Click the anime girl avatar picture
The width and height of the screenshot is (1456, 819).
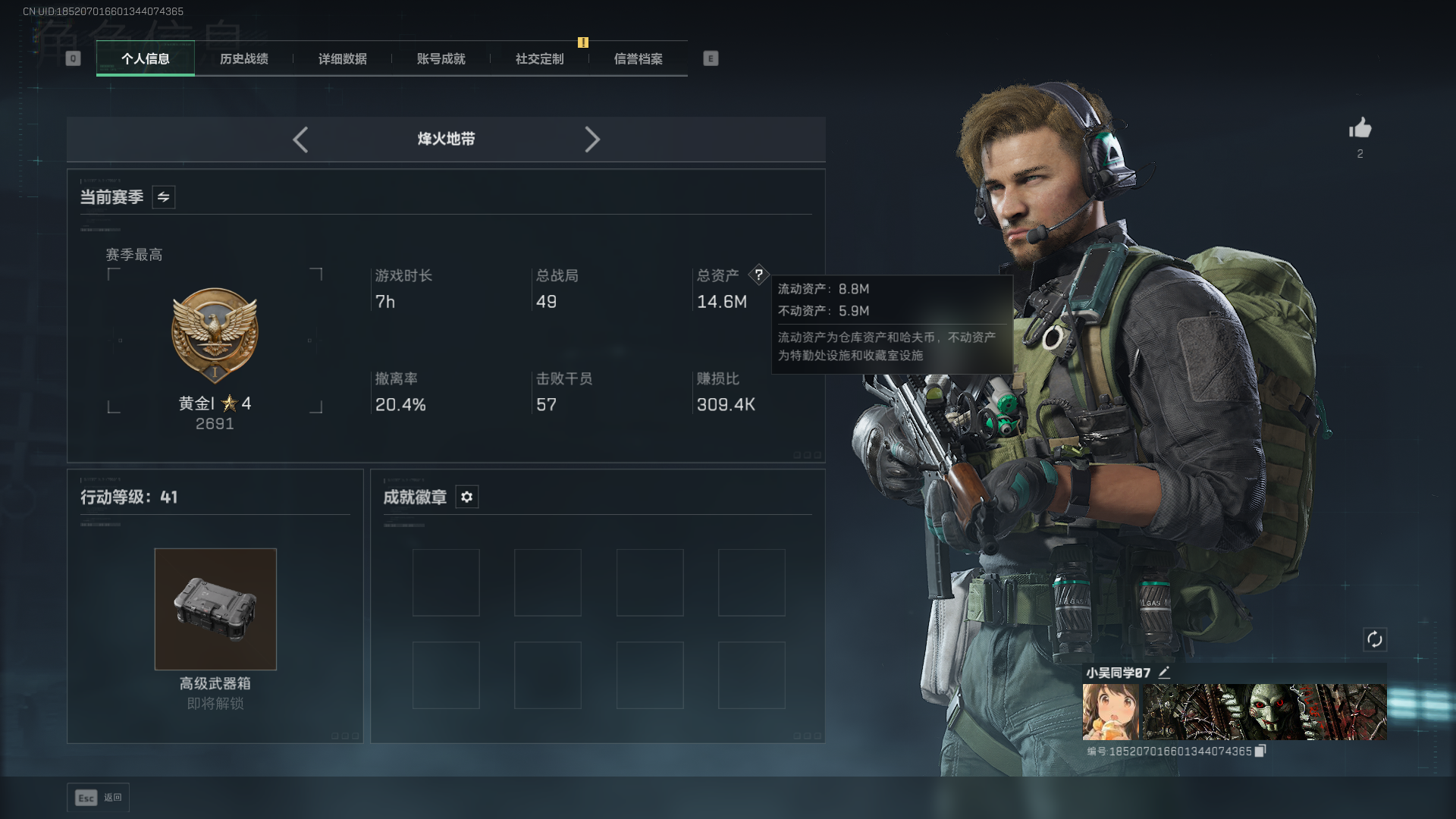(1110, 711)
